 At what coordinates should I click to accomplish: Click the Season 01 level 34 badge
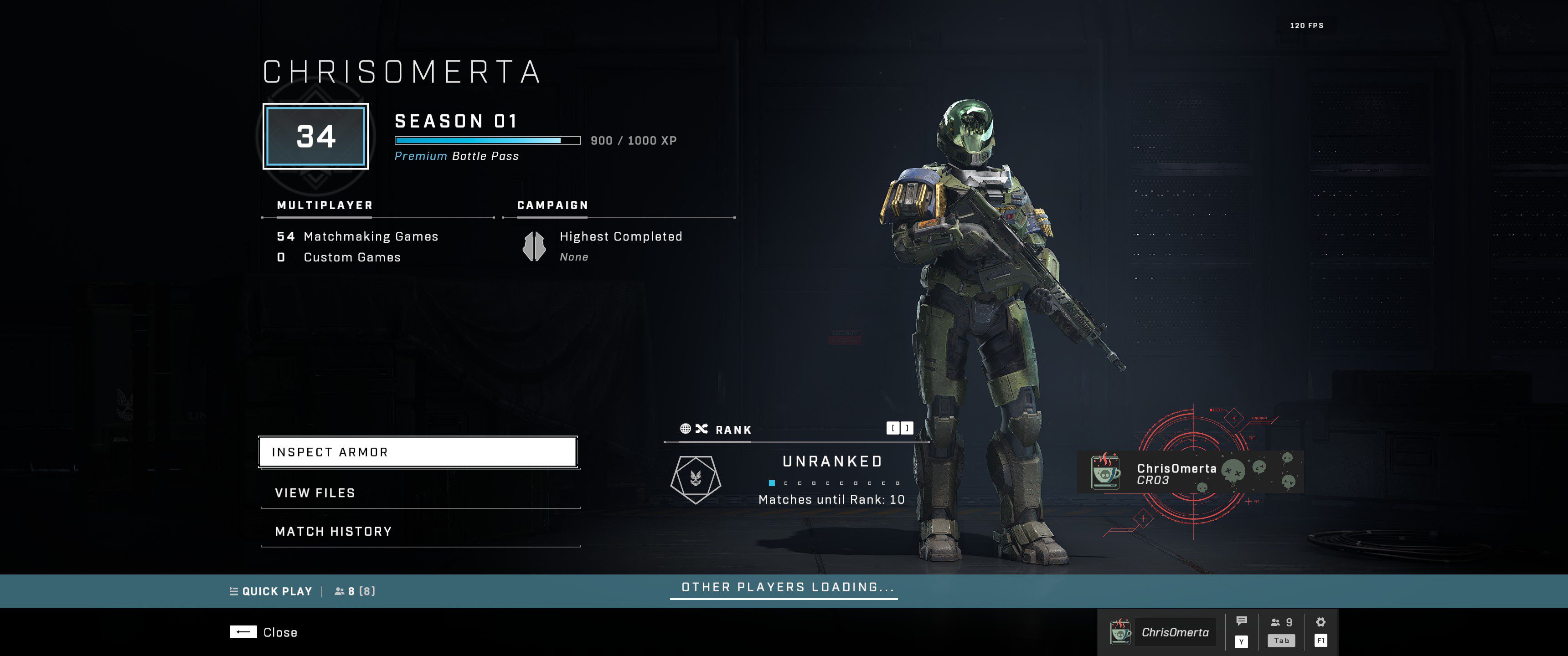coord(315,136)
